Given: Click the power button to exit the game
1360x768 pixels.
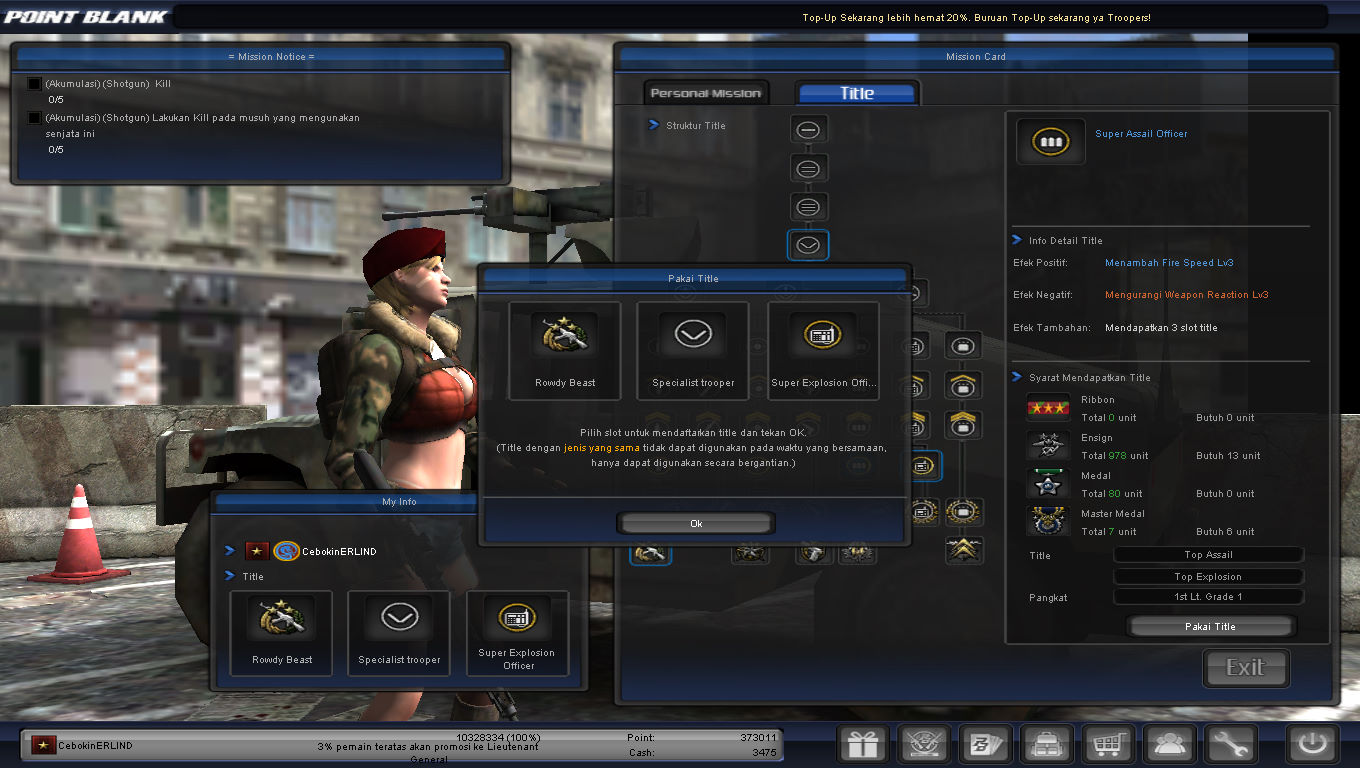Looking at the screenshot, I should pyautogui.click(x=1311, y=744).
